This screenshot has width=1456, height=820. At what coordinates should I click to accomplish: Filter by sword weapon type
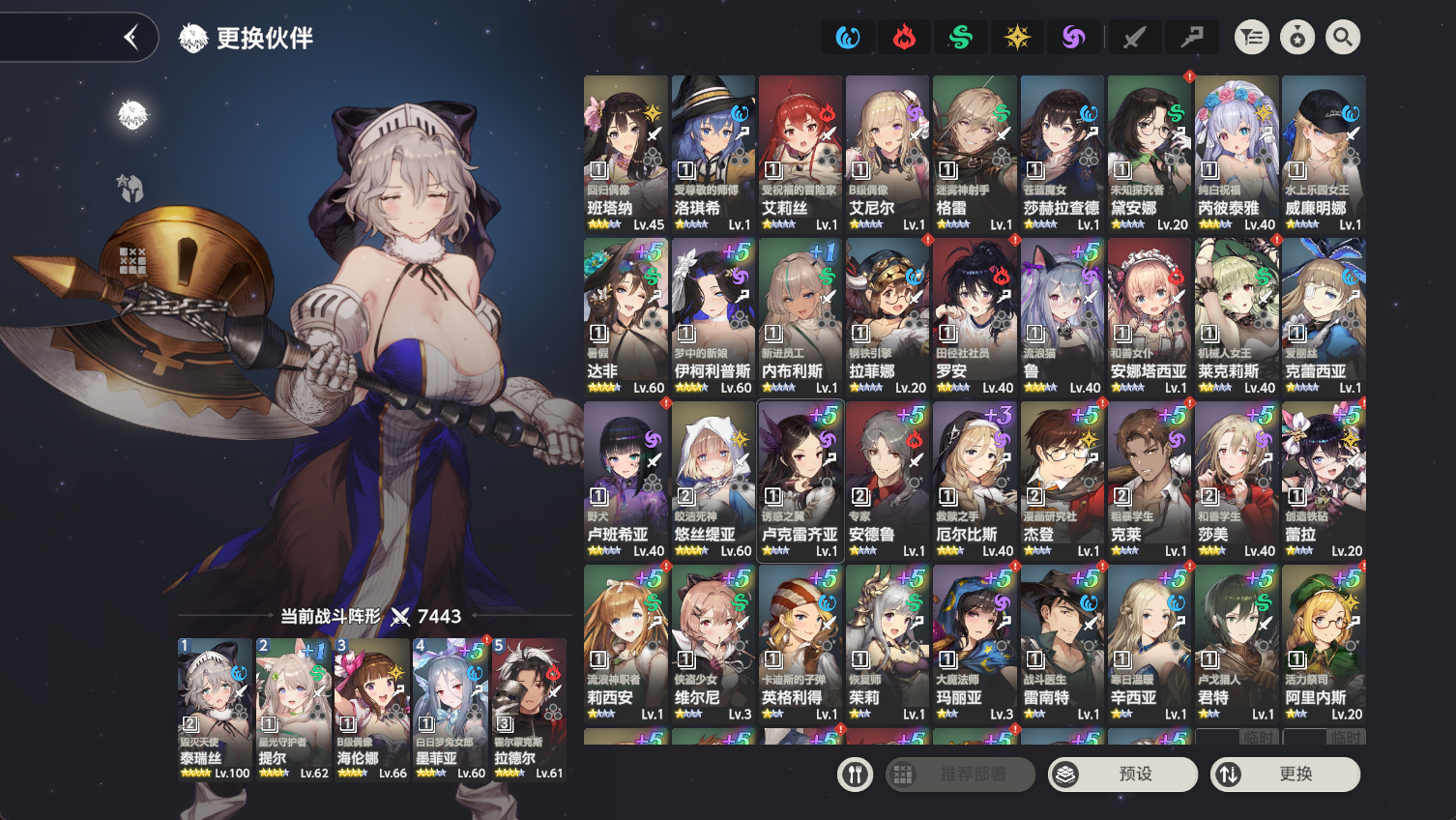coord(1134,38)
